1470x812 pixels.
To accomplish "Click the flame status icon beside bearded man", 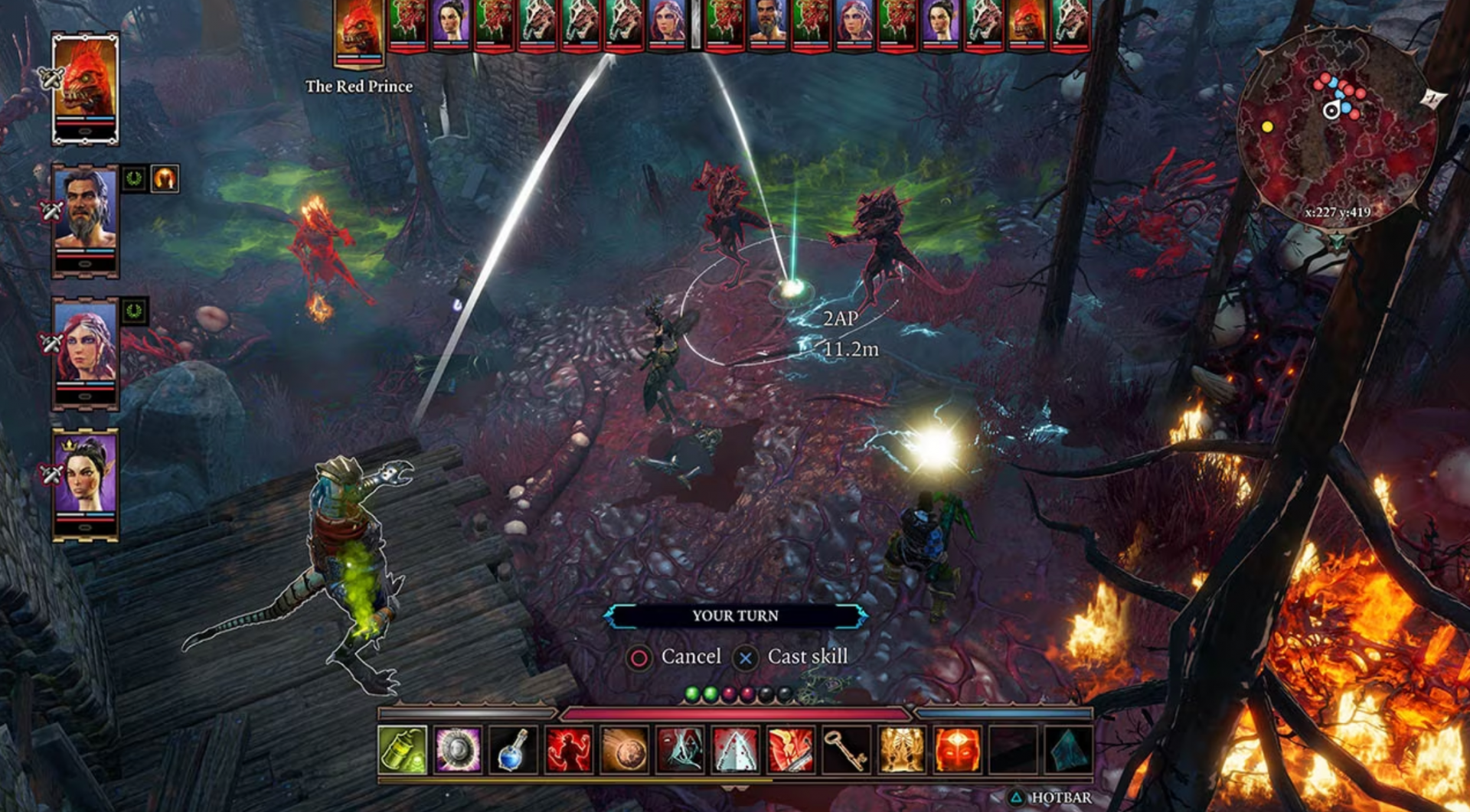I will point(165,179).
